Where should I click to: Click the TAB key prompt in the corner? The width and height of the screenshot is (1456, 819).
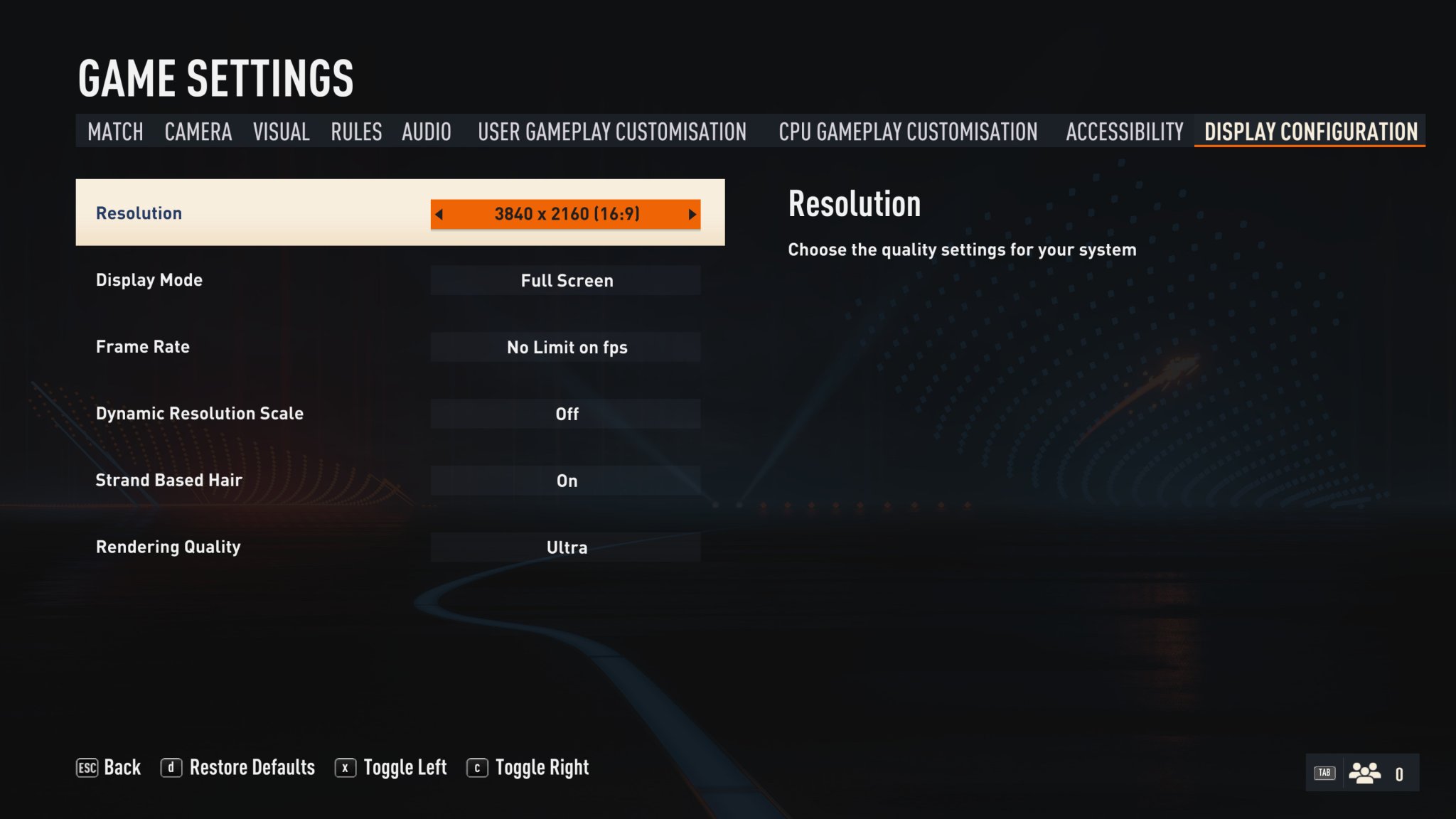coord(1324,771)
